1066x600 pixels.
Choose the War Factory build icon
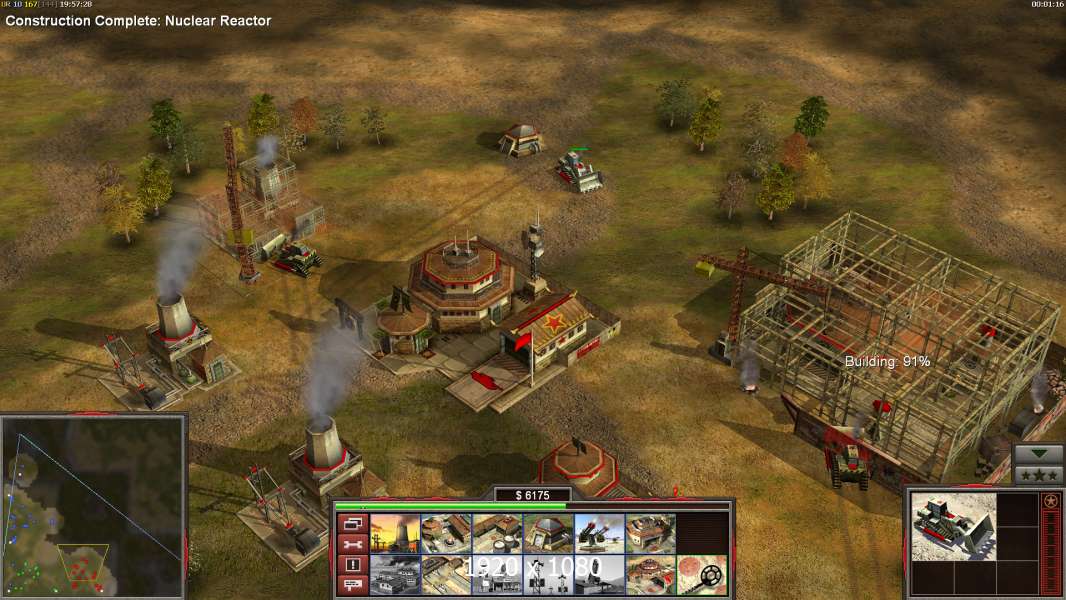coord(650,534)
